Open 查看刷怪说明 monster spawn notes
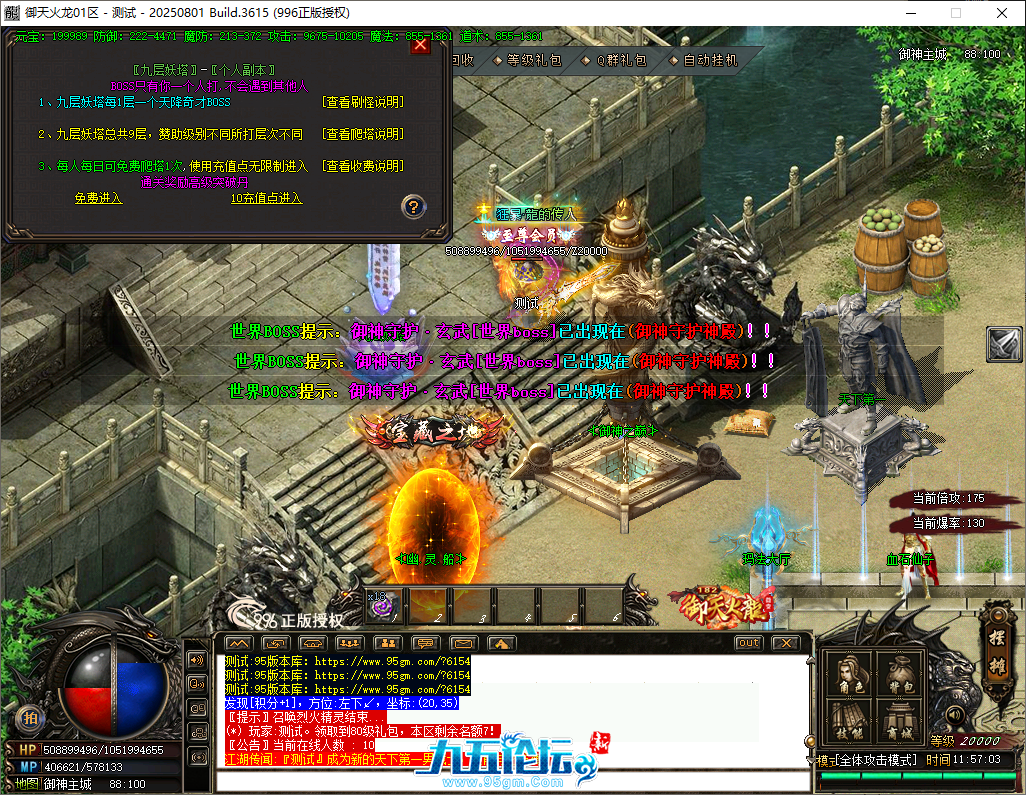1026x795 pixels. click(x=363, y=102)
